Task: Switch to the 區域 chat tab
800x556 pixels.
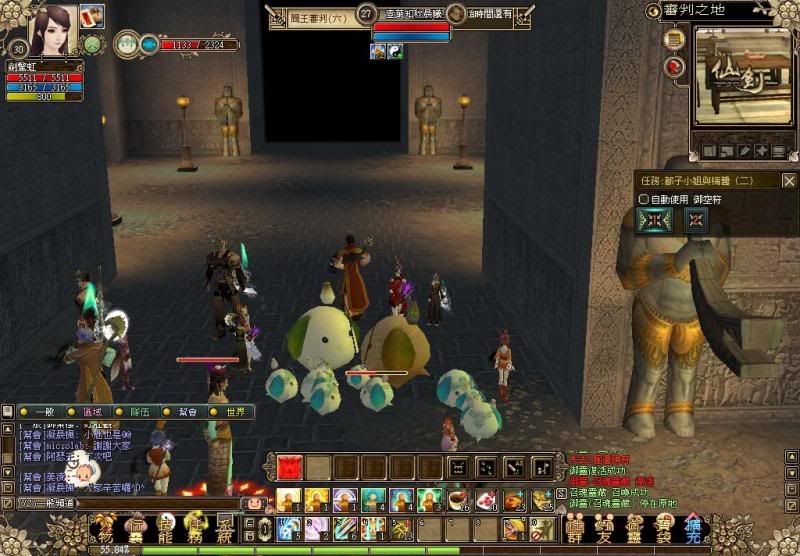Action: [93, 412]
